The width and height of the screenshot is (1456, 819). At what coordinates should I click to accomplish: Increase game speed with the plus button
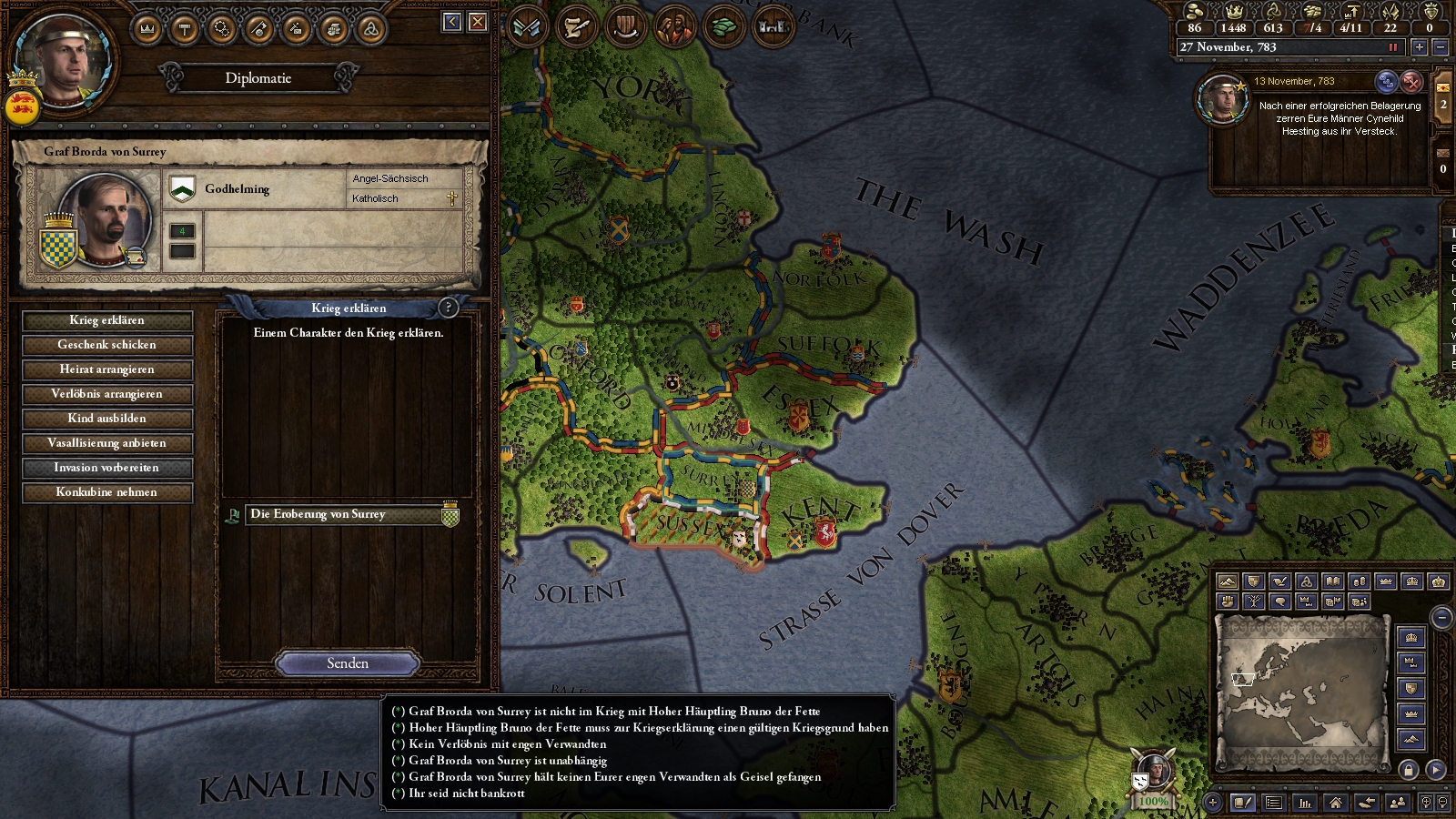[1419, 47]
